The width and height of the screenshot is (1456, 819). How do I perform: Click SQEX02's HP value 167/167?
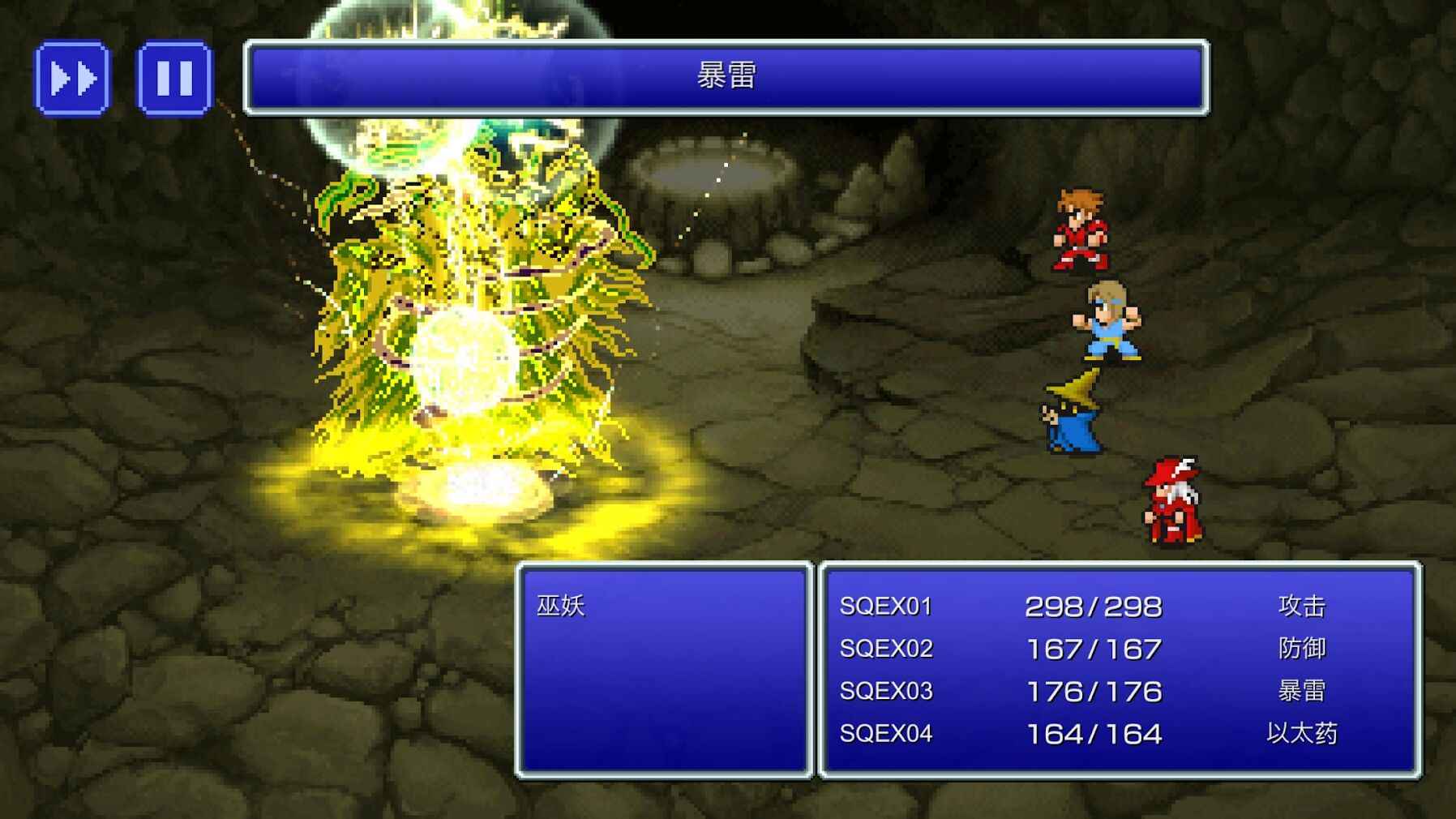[1094, 649]
